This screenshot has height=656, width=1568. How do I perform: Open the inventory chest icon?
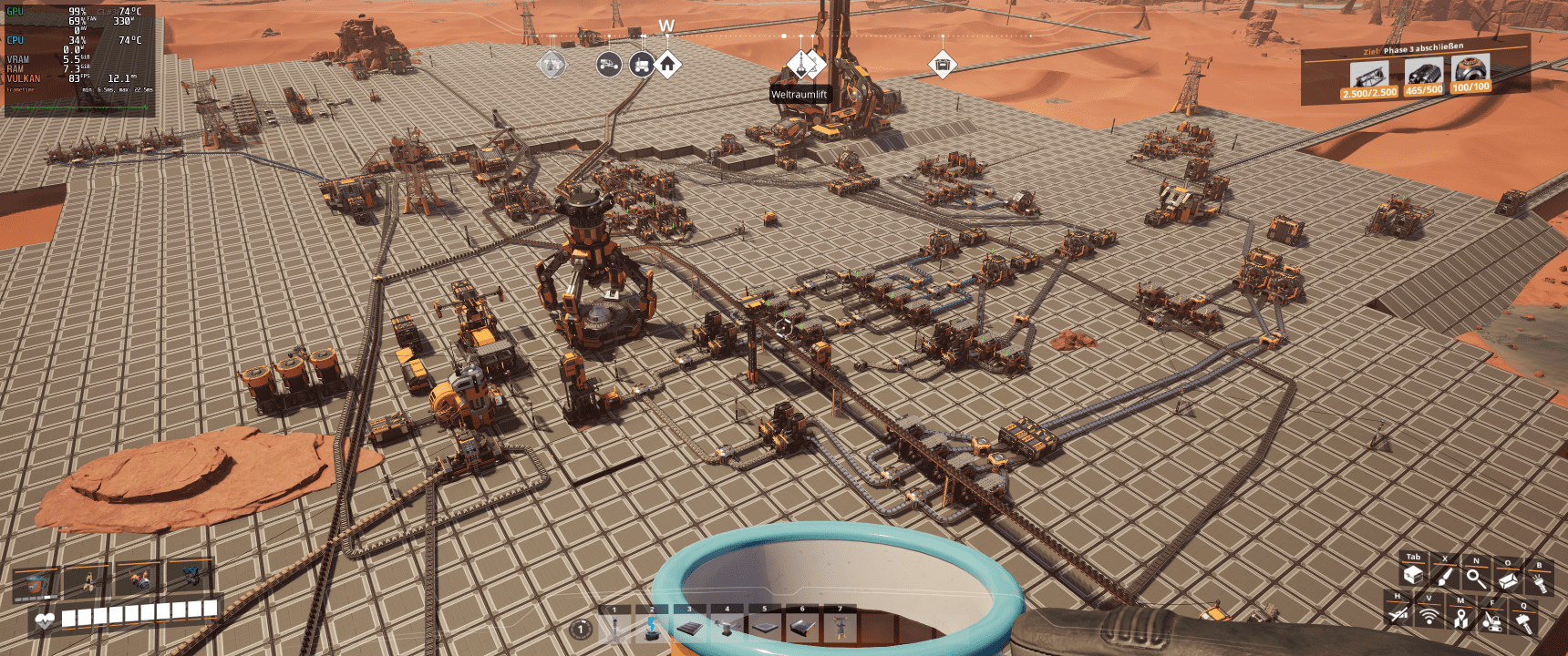click(x=1413, y=575)
